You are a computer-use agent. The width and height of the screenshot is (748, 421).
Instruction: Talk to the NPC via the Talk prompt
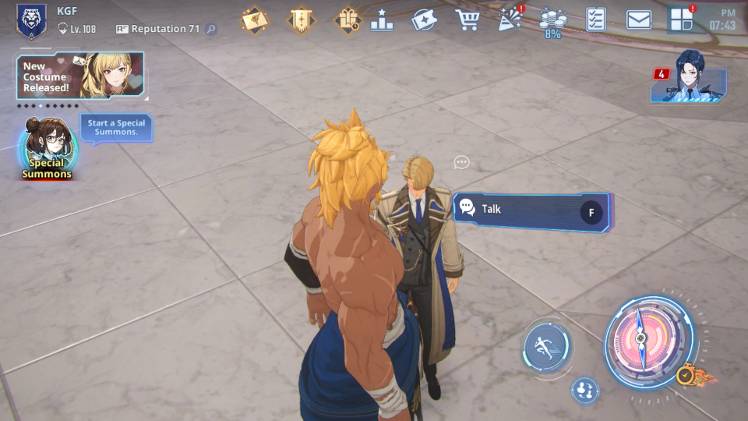(532, 210)
